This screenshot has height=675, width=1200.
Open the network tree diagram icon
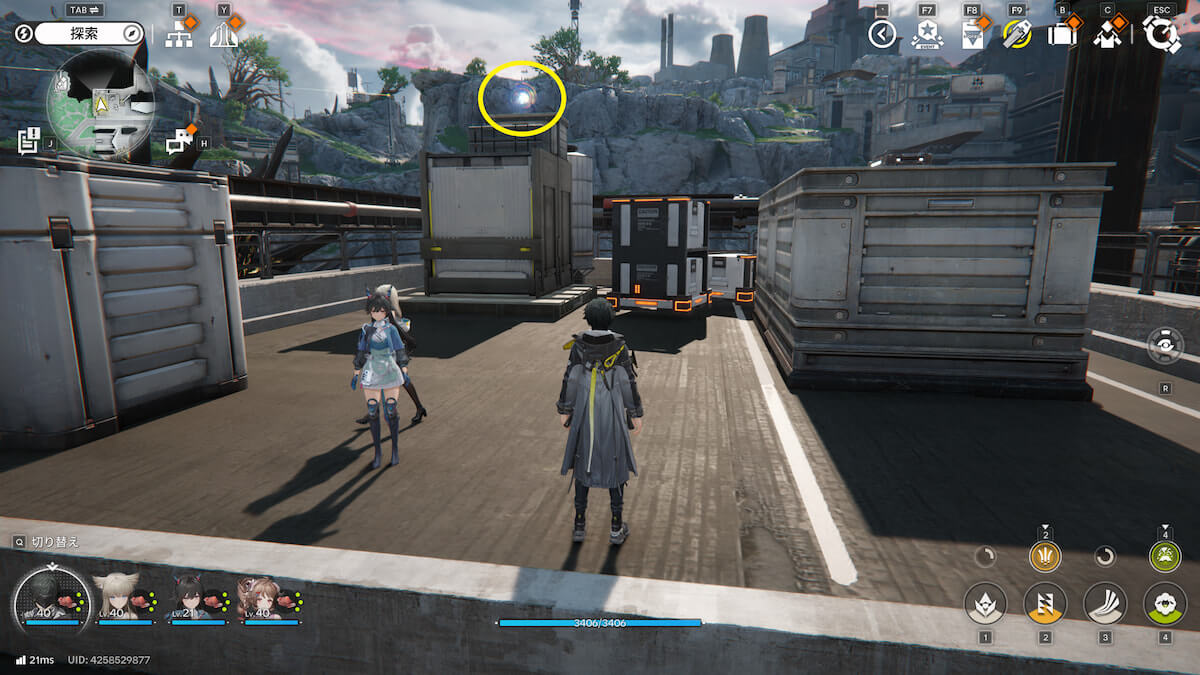[x=179, y=34]
